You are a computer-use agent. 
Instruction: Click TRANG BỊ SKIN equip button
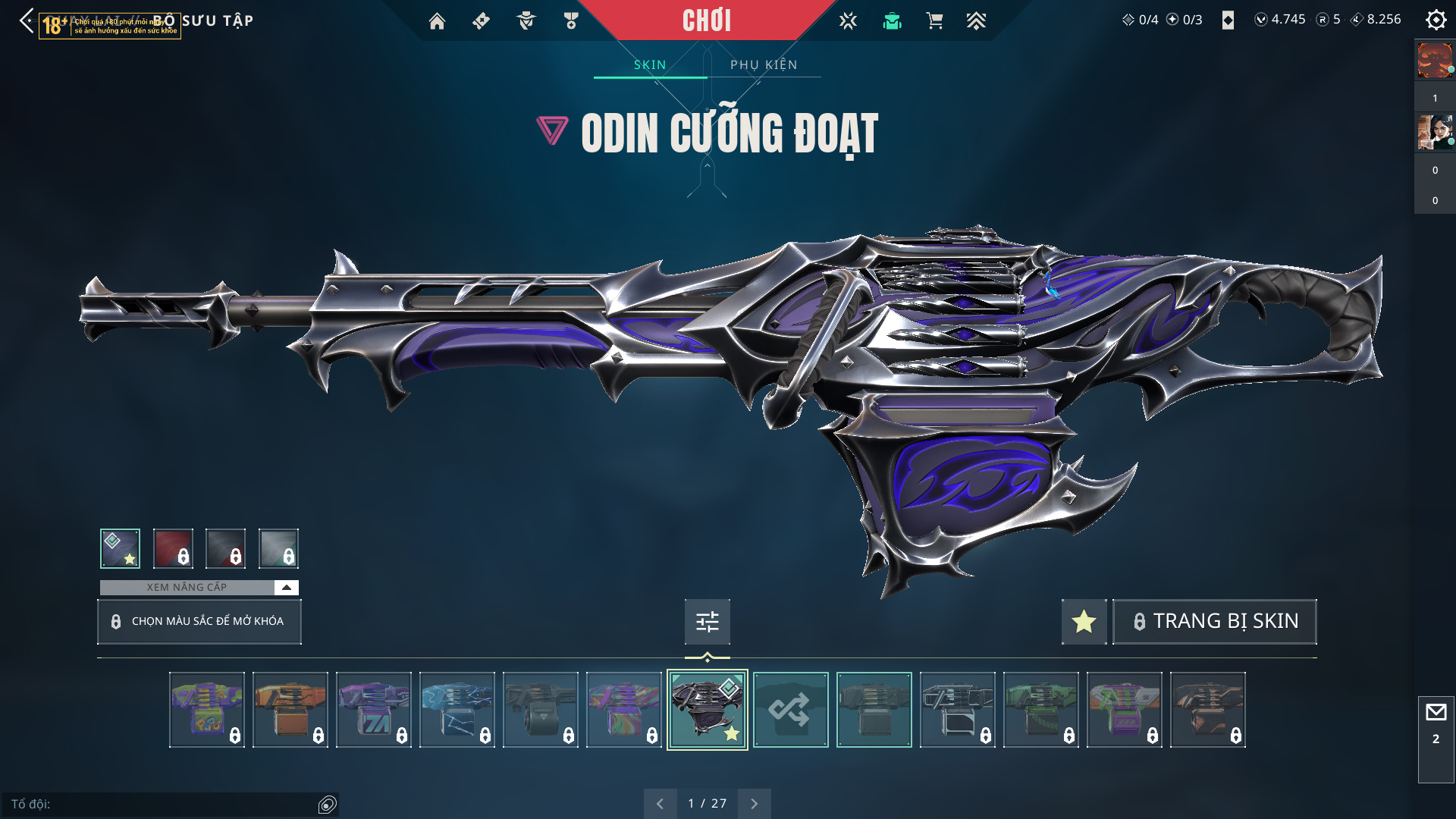(x=1214, y=622)
